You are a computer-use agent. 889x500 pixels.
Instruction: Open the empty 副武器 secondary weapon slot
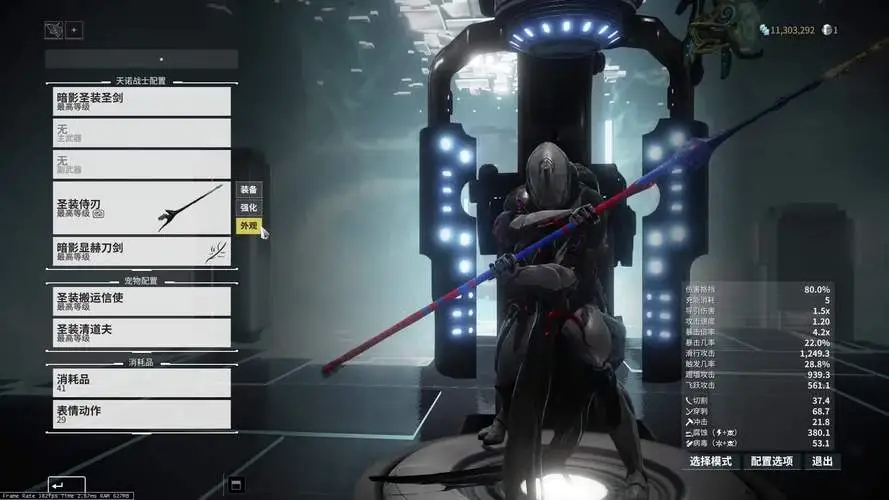tap(141, 164)
